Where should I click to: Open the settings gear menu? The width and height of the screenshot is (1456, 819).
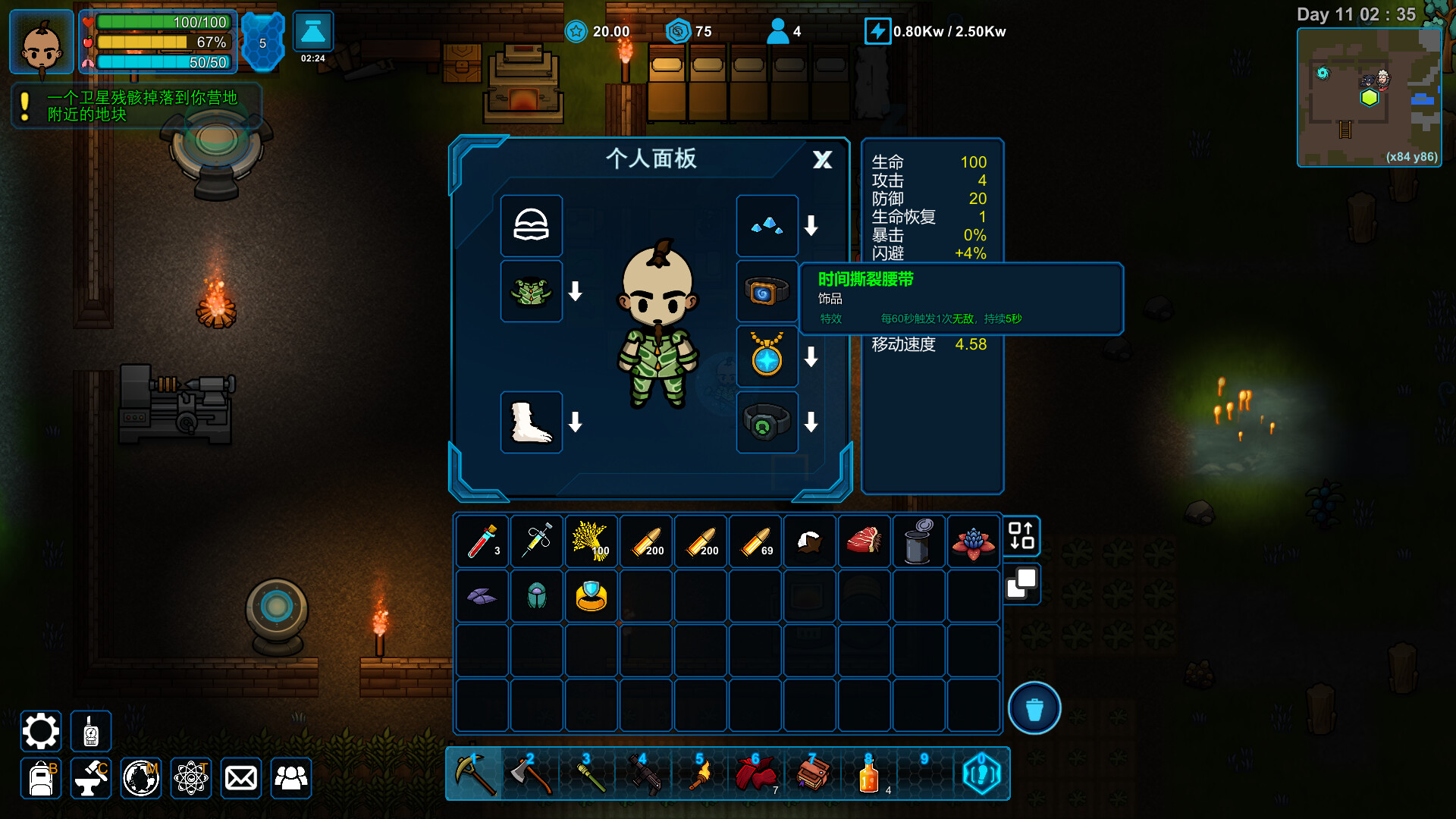tap(40, 730)
